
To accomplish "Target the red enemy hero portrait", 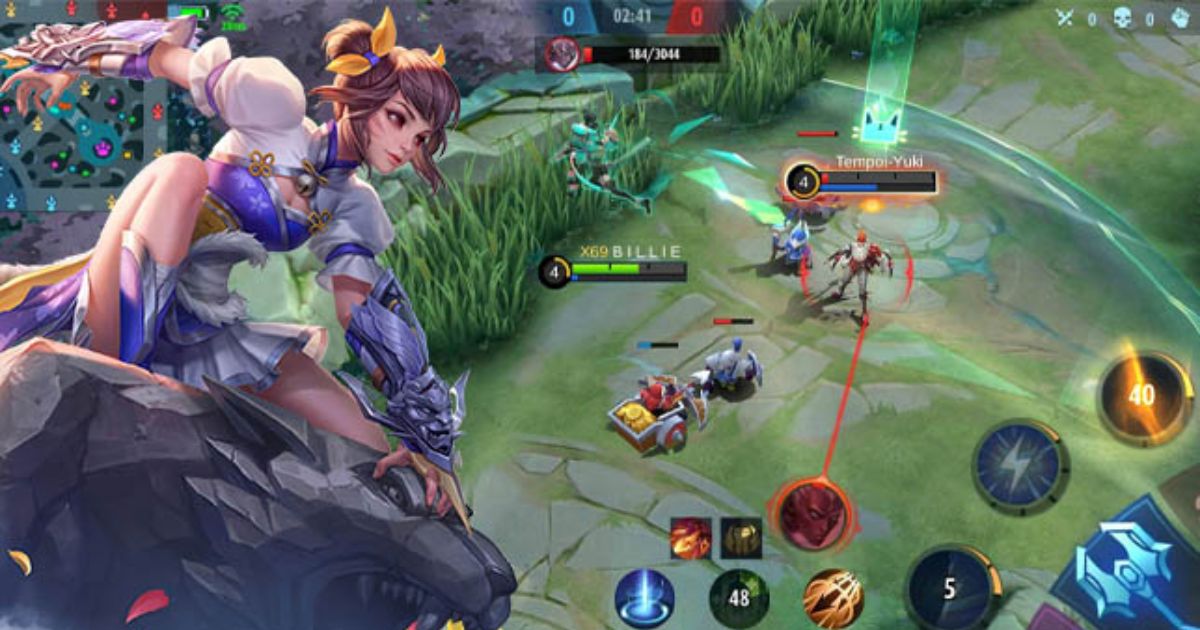I will tap(811, 514).
